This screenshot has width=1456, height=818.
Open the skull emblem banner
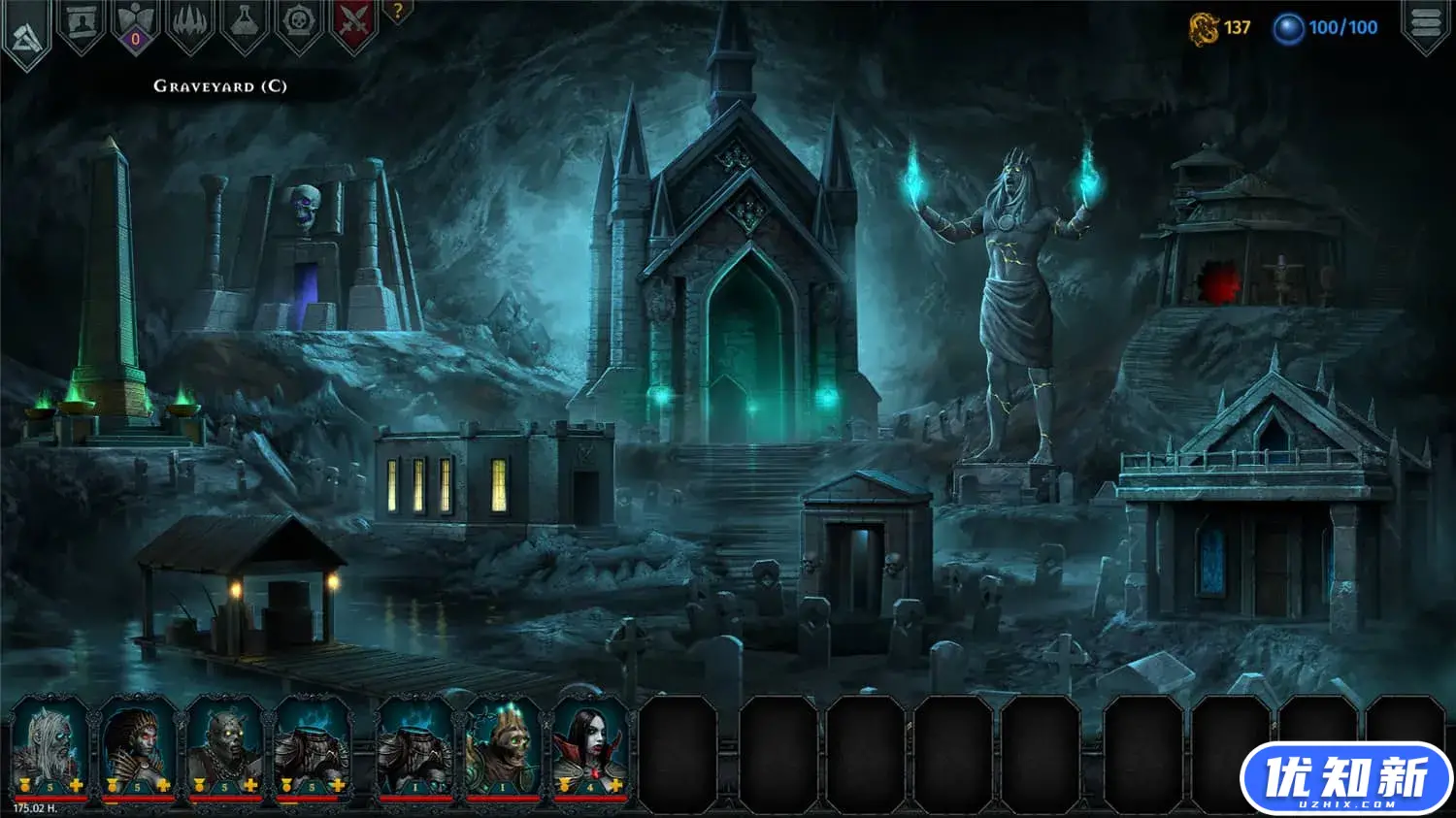click(x=299, y=23)
